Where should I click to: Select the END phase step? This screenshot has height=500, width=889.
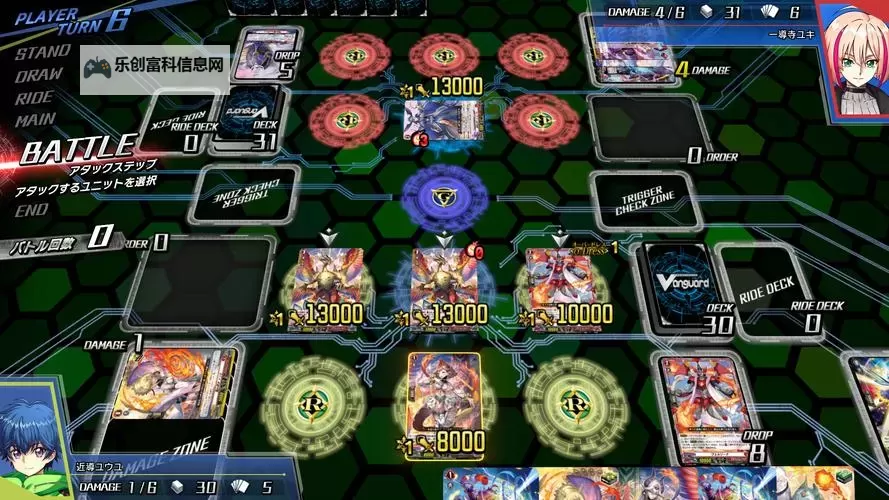(x=32, y=210)
